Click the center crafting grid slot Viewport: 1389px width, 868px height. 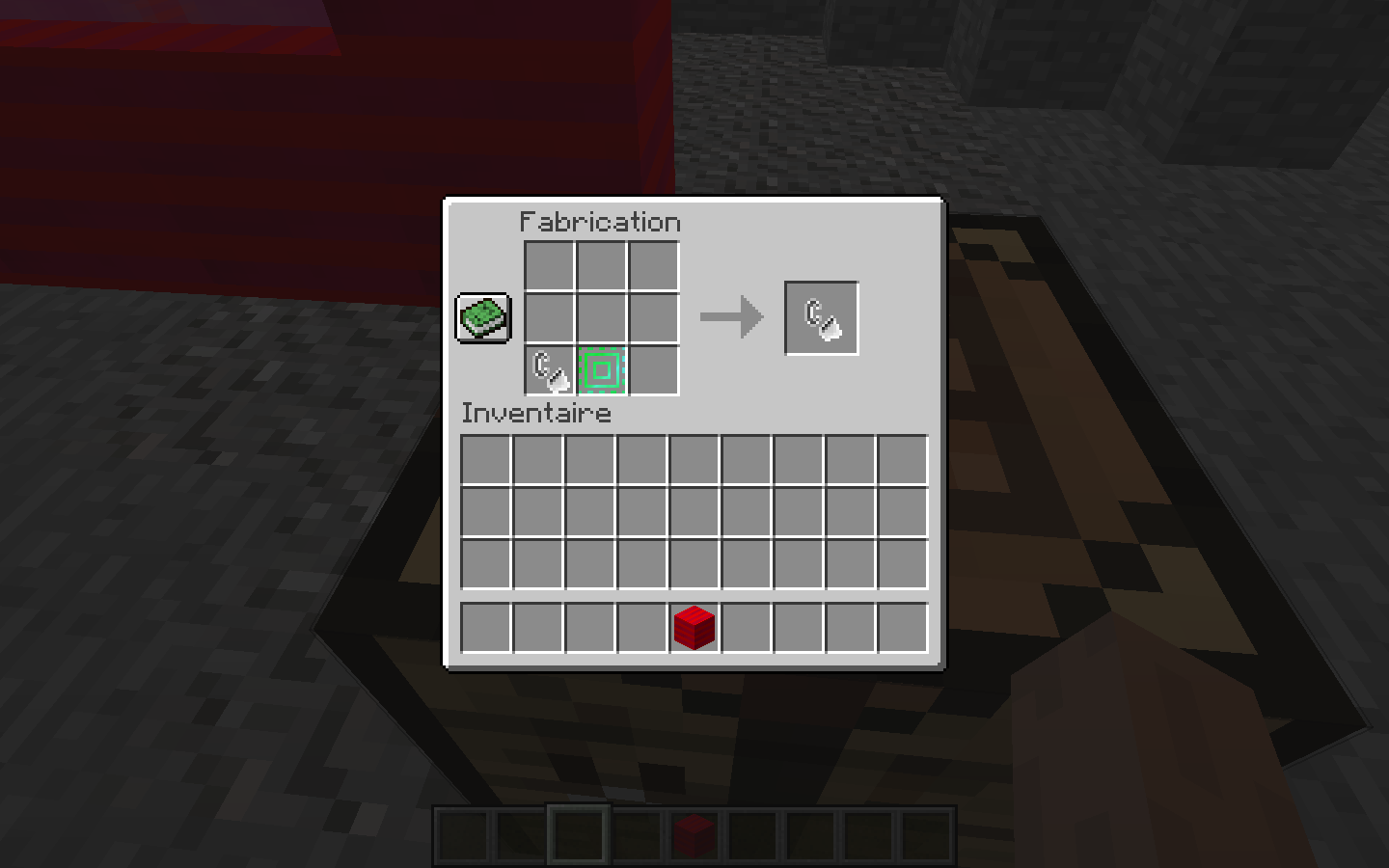[601, 317]
